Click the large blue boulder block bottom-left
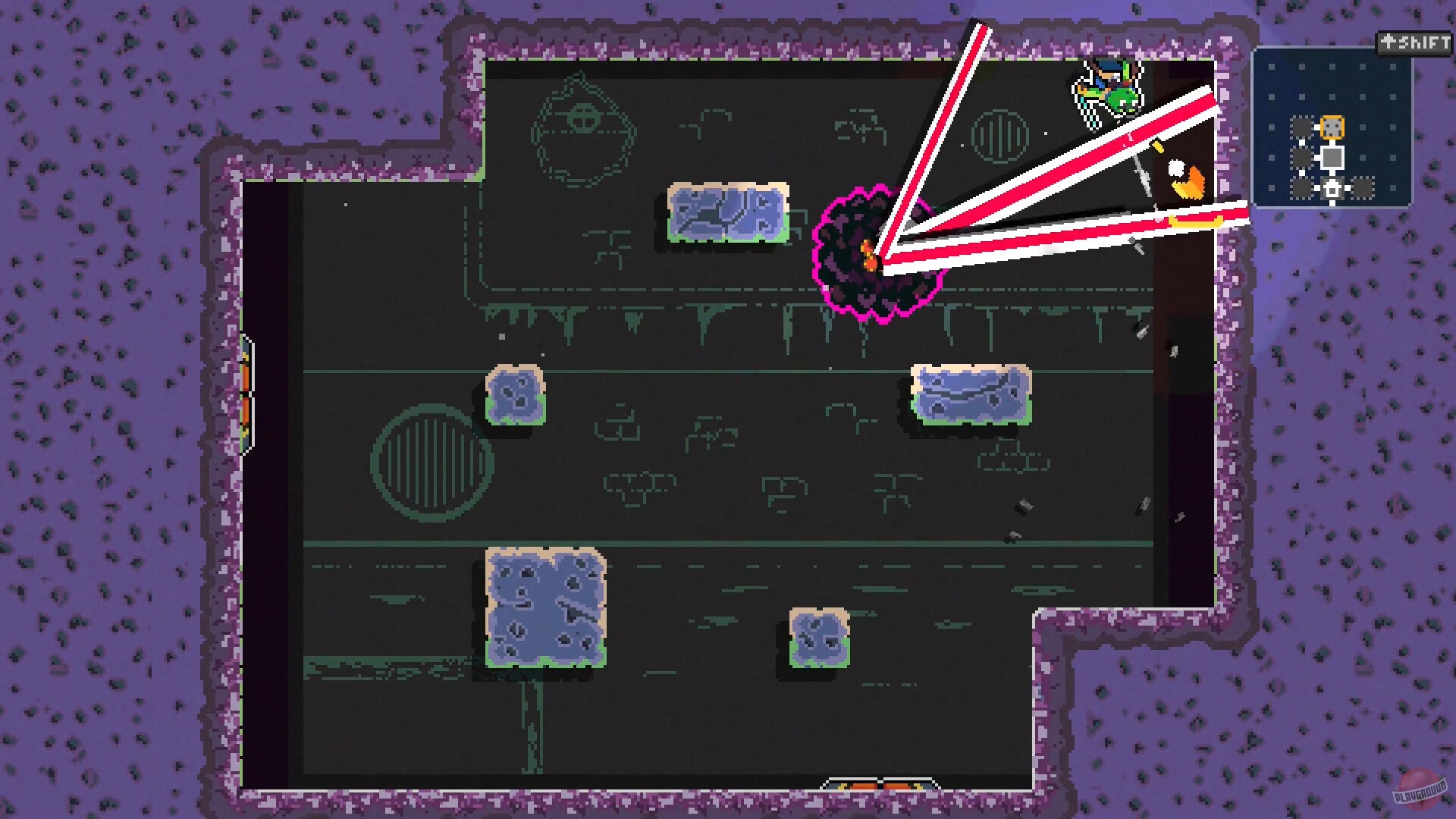 pyautogui.click(x=544, y=607)
